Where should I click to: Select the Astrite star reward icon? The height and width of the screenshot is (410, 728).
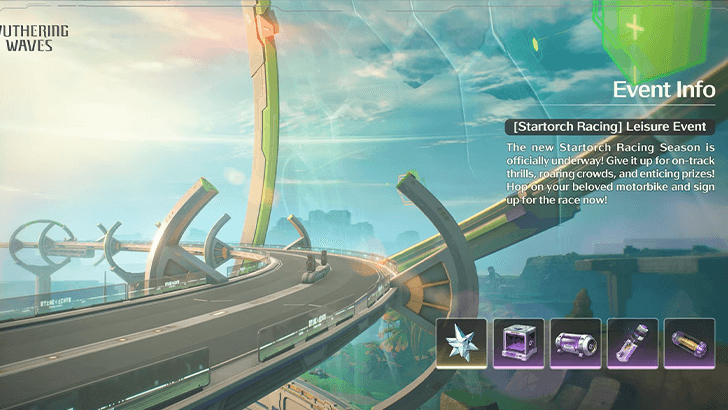click(x=464, y=345)
